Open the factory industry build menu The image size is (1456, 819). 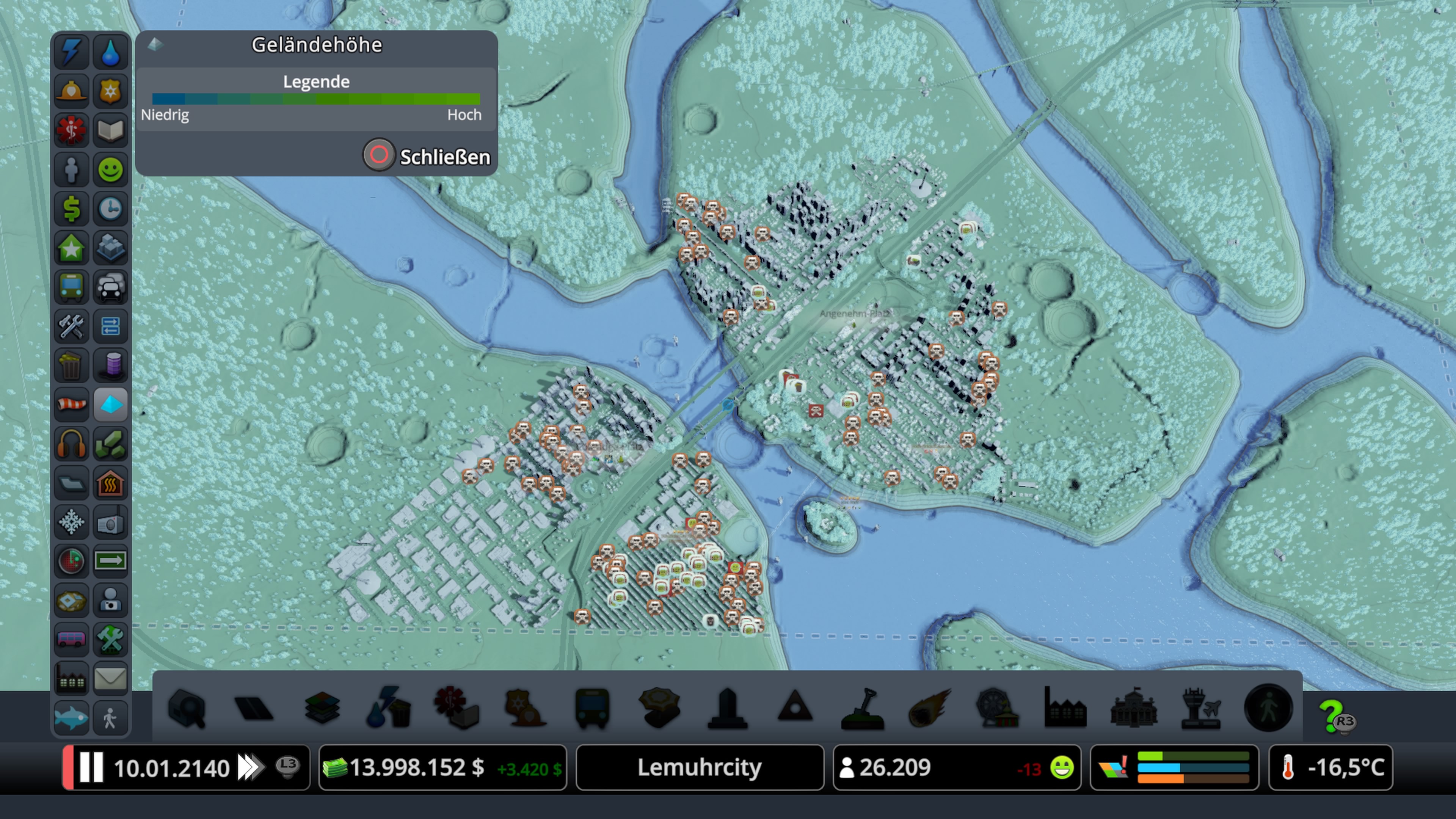(x=1065, y=708)
